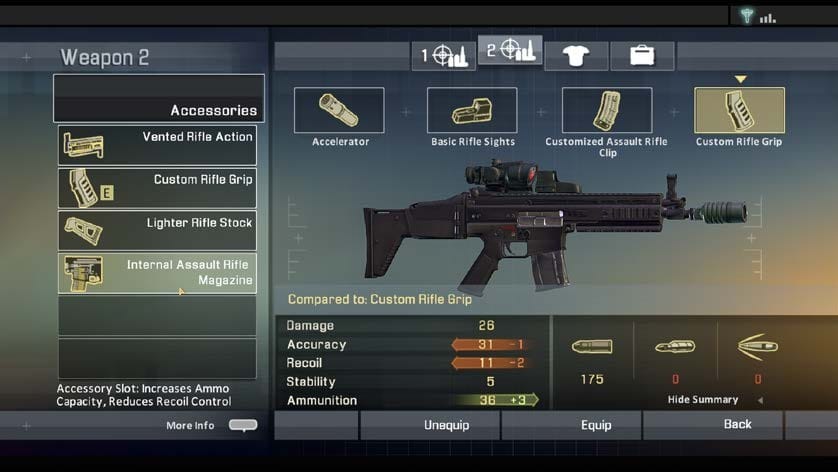Open the briefcase gear tab
838x472 pixels.
point(642,55)
